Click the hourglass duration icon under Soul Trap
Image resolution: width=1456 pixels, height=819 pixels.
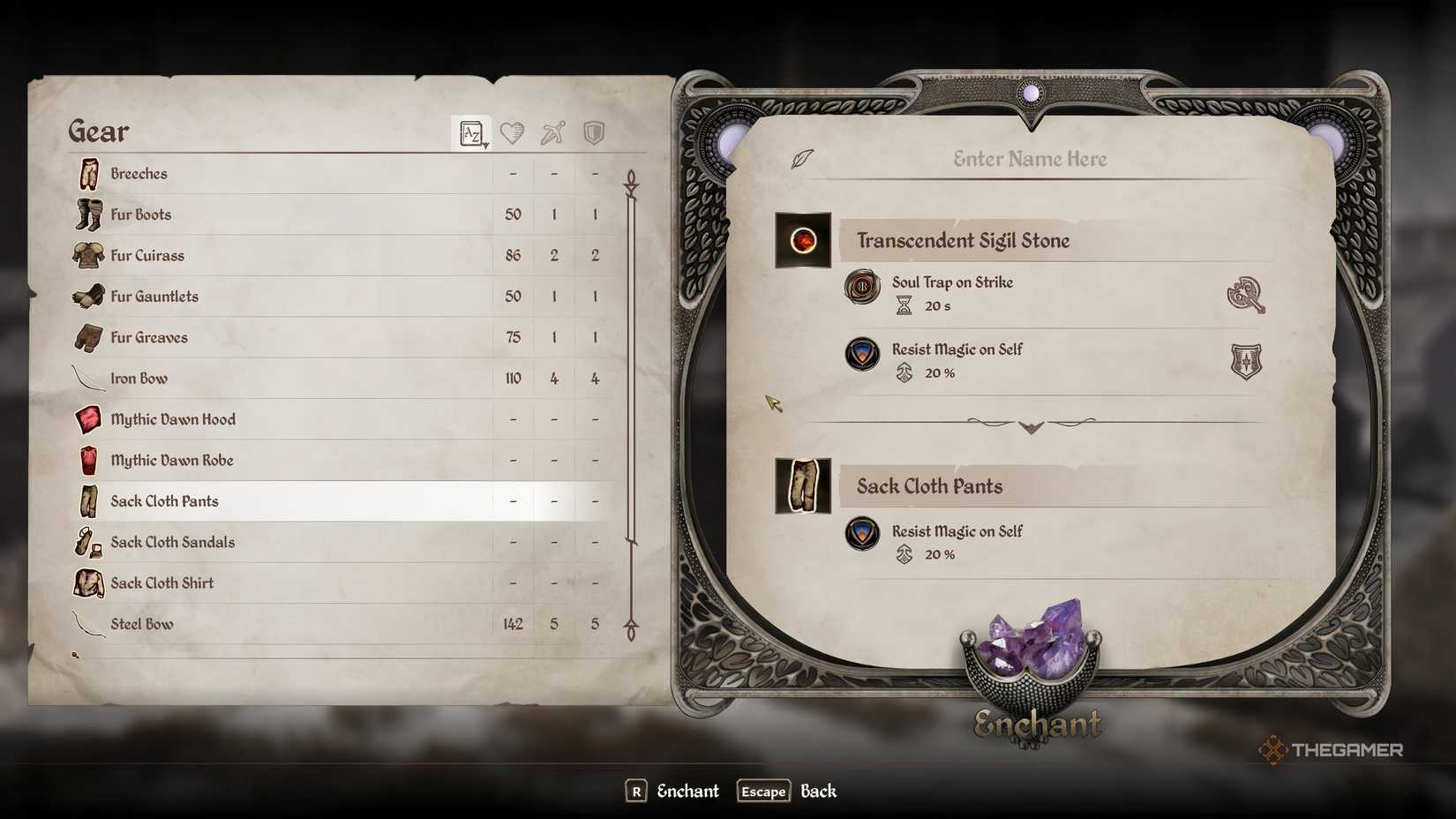902,306
